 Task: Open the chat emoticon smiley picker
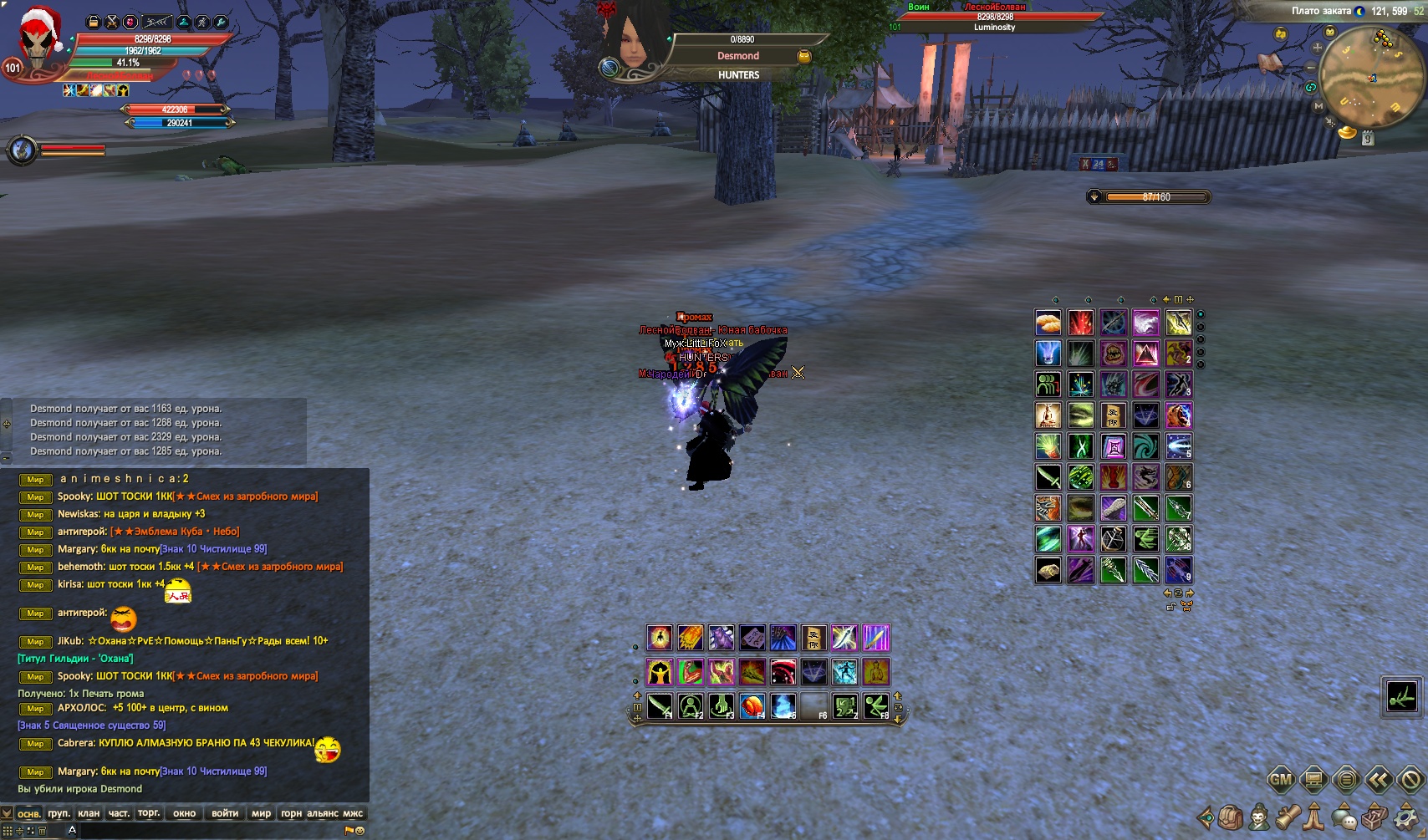tap(360, 831)
